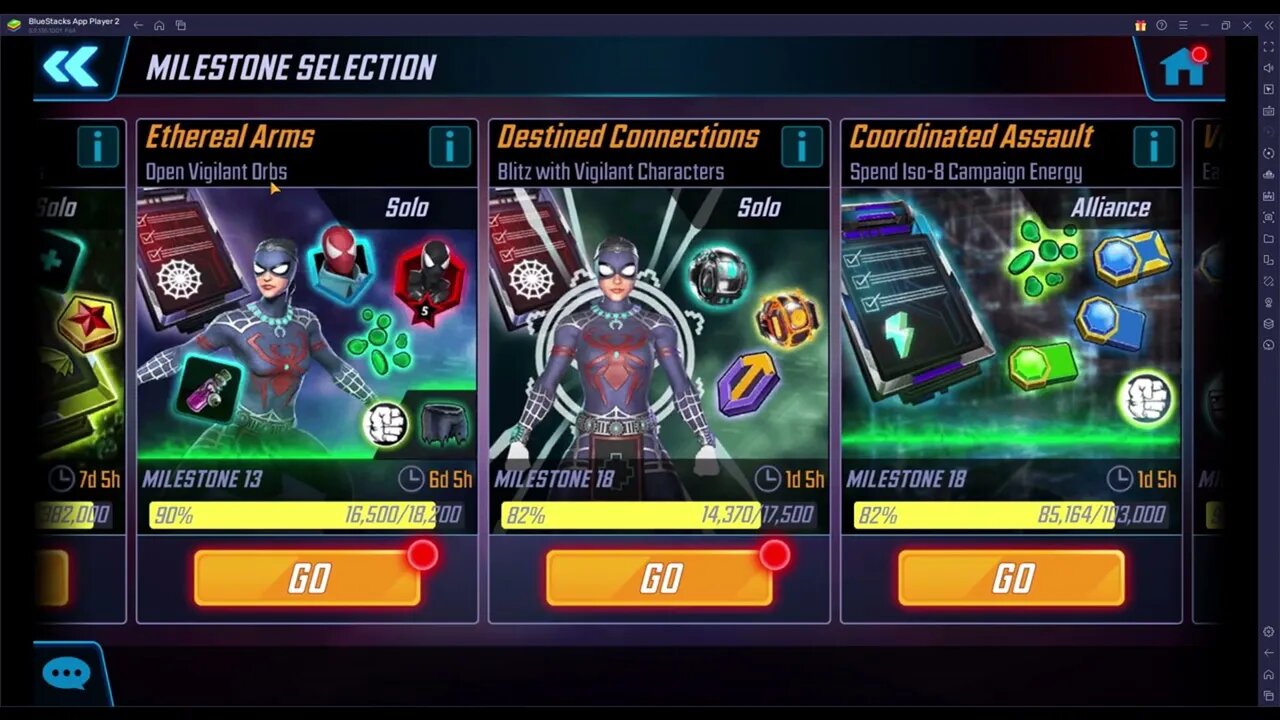Open the Coordinated Assault info icon
This screenshot has width=1280, height=720.
click(x=1153, y=146)
